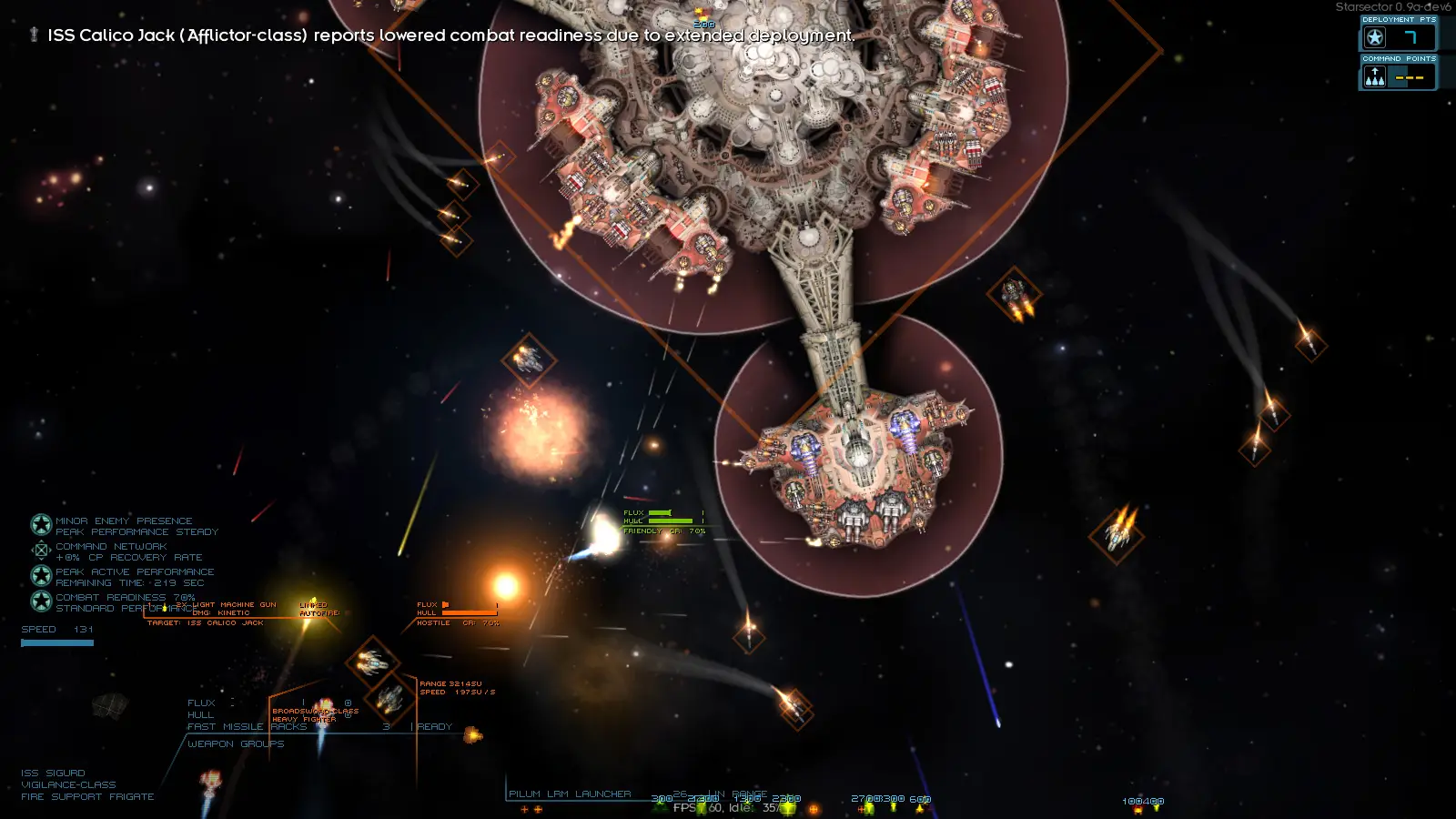Click the skull icon beside ISS Calico Jack message
Viewport: 1456px width, 819px height.
click(x=34, y=35)
